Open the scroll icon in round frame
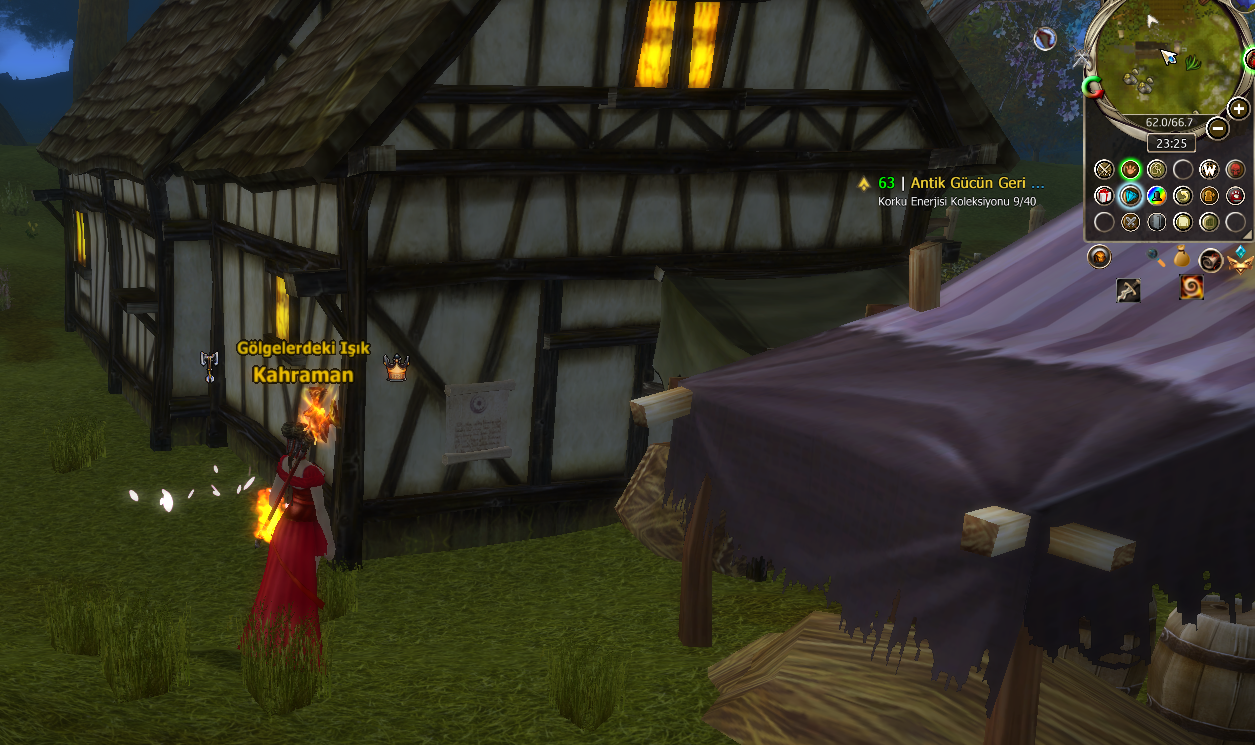The image size is (1255, 745). (x=1210, y=260)
